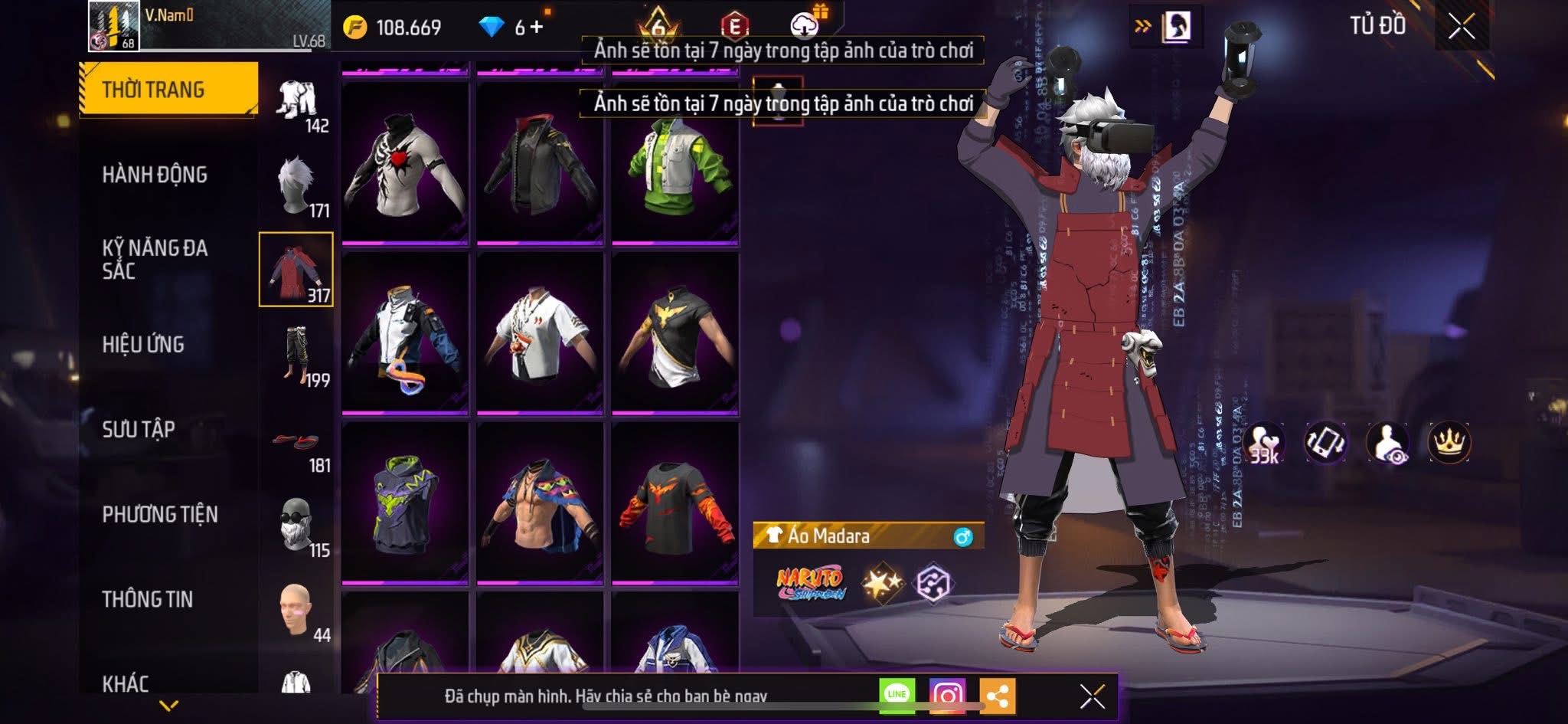The image size is (1568, 724).
Task: Select the hair category showing 171
Action: (299, 188)
